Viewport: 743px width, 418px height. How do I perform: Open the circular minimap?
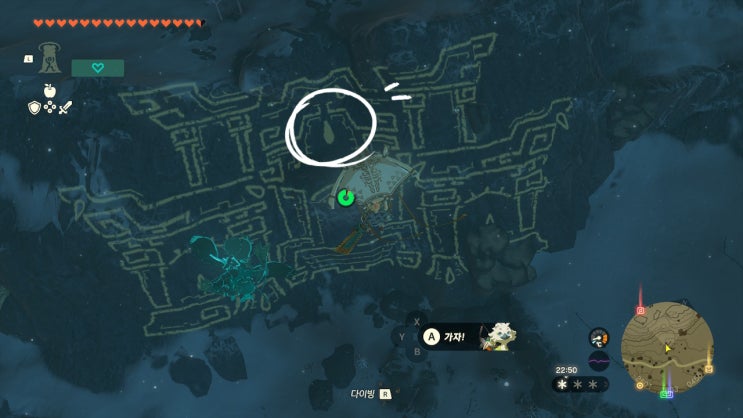coord(666,346)
